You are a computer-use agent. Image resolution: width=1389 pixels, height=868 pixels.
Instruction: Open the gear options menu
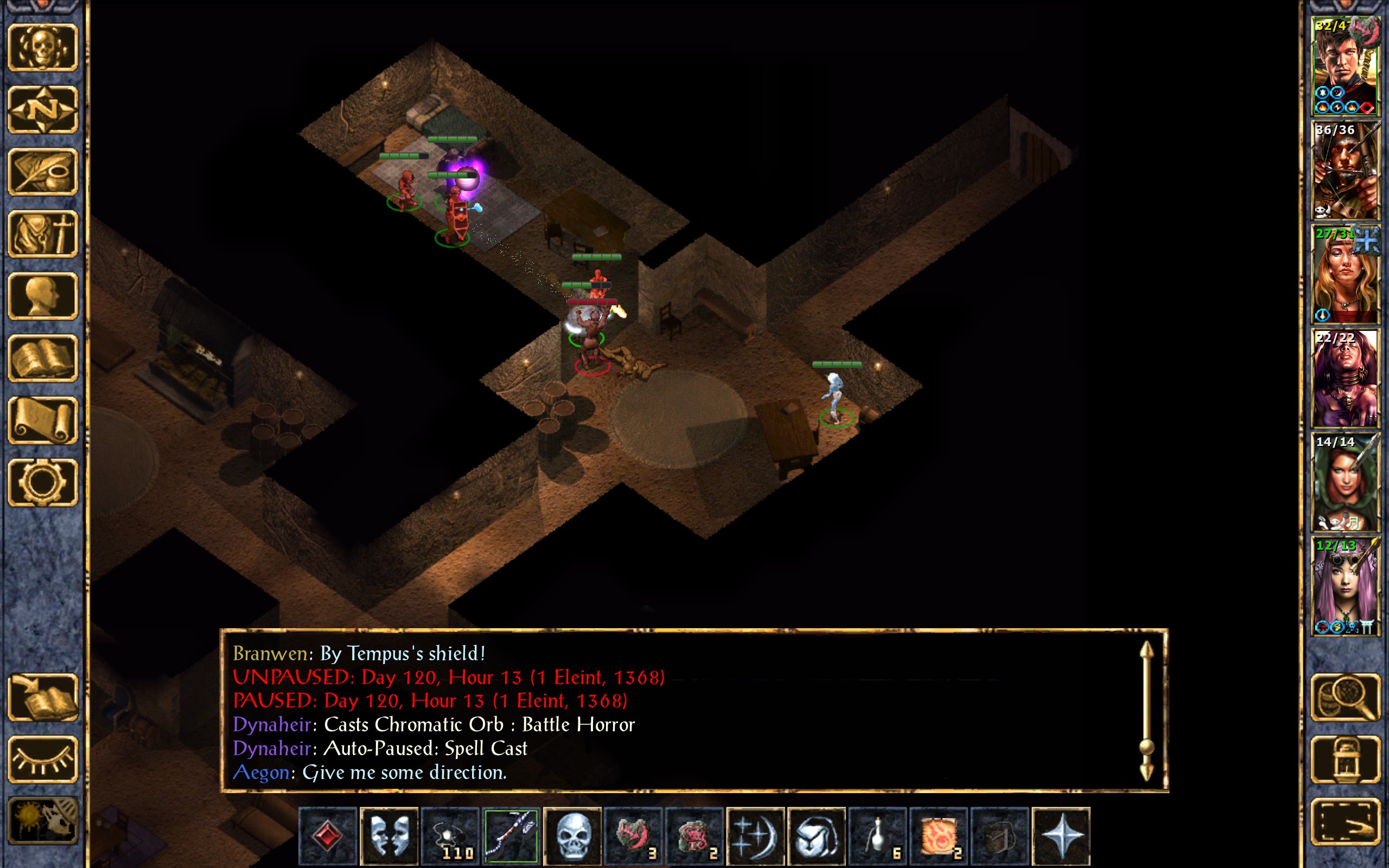[43, 482]
